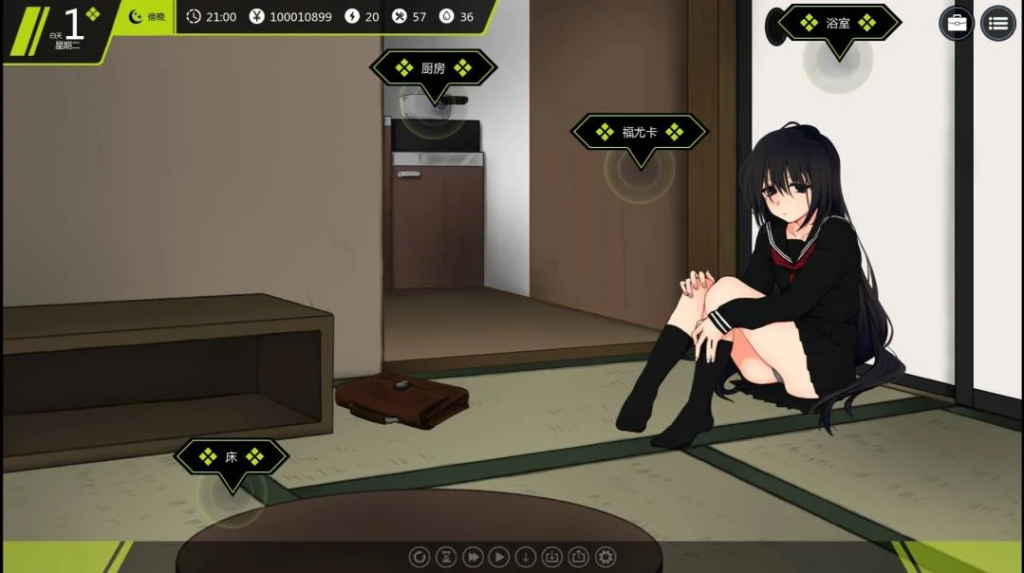This screenshot has height=573, width=1024.
Task: Start auto-play with the play button
Action: pyautogui.click(x=499, y=556)
